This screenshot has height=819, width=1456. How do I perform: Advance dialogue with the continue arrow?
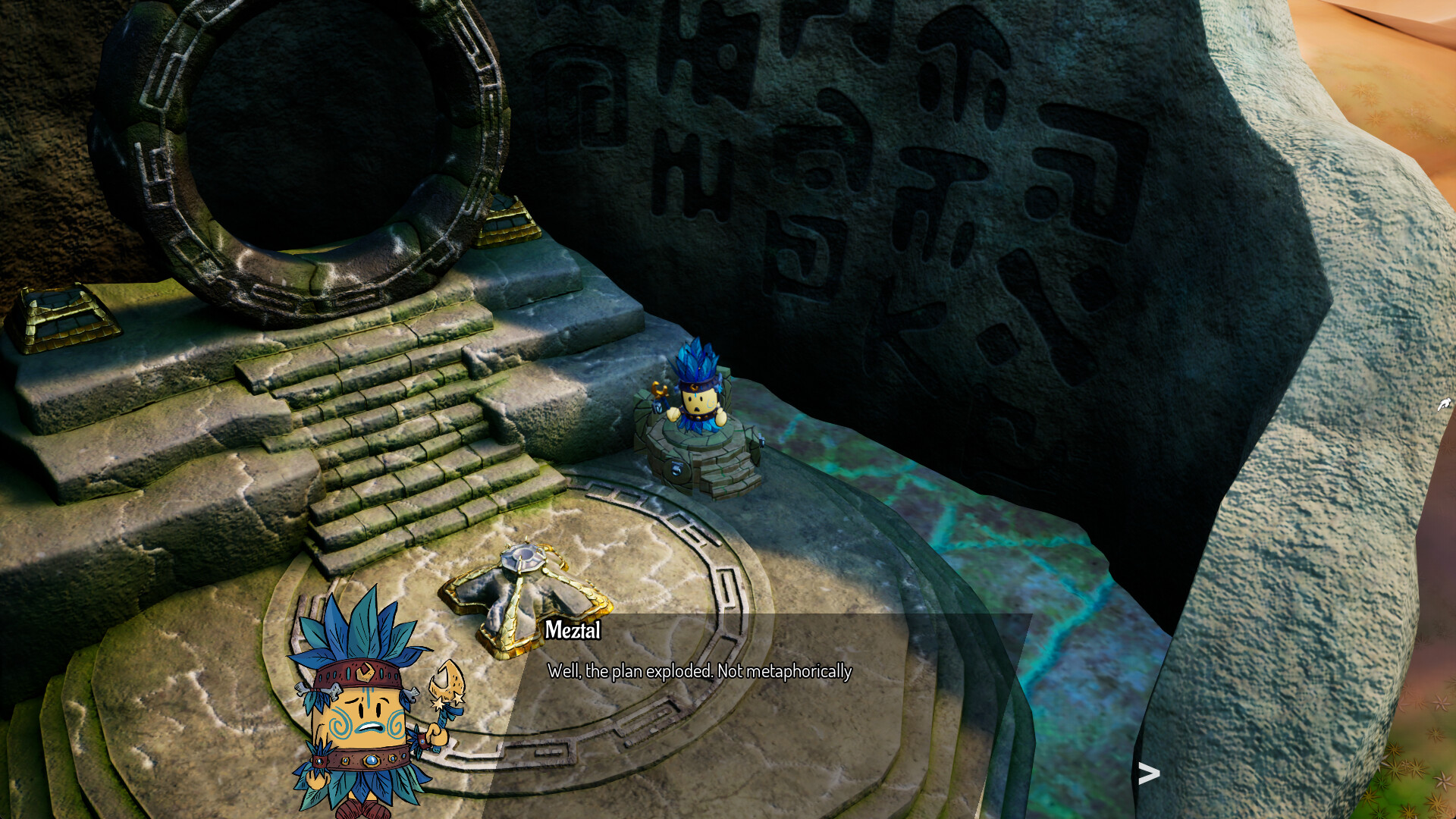coord(1149,773)
